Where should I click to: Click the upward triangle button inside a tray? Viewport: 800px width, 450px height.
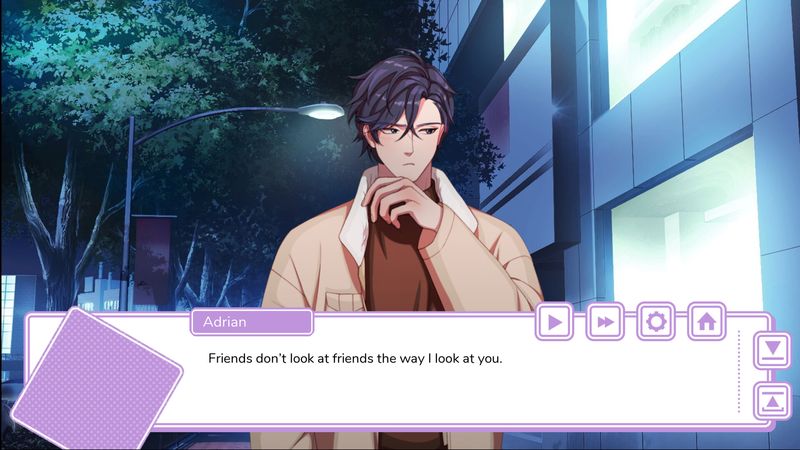pos(771,400)
